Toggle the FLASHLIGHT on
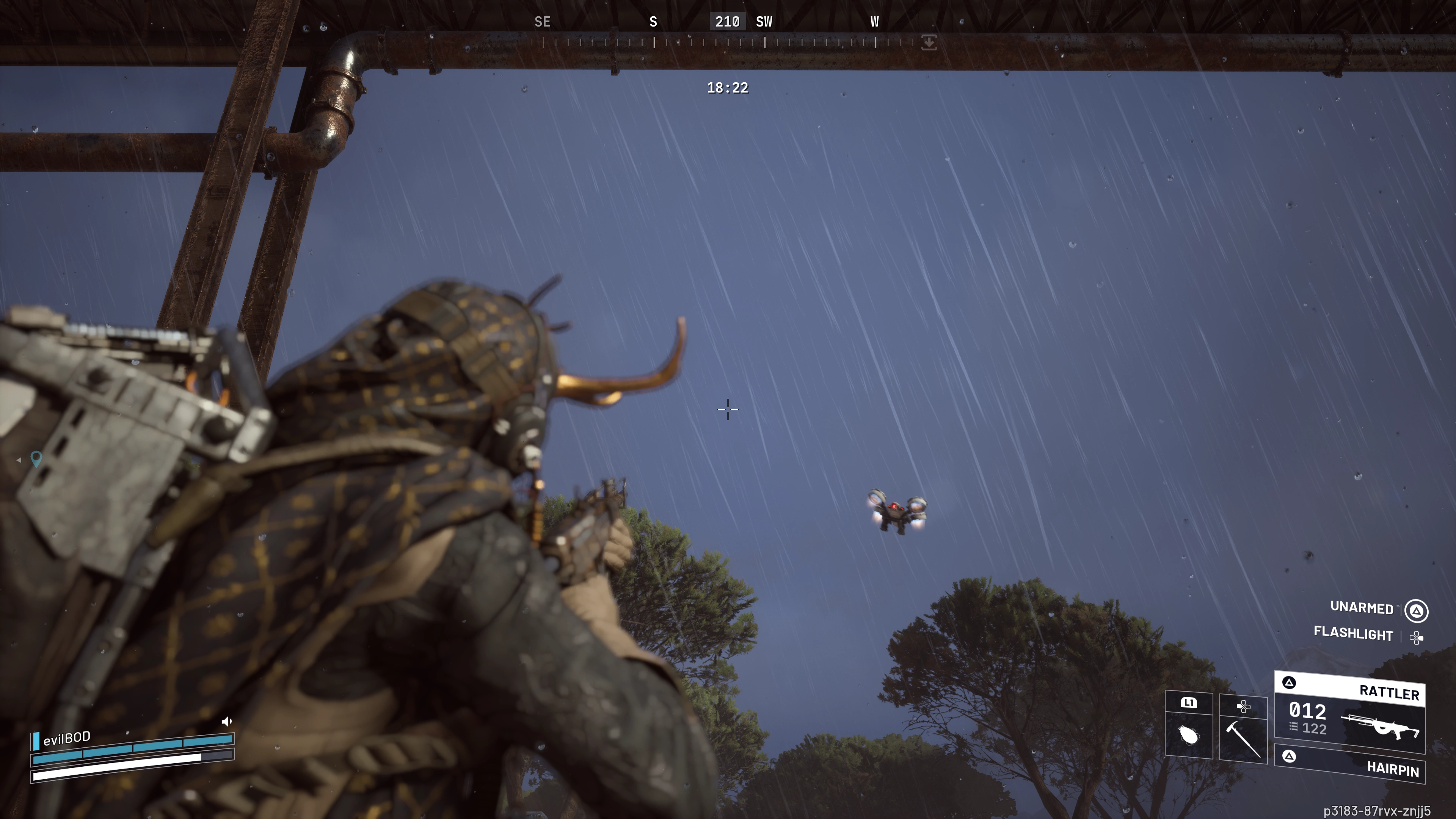1456x819 pixels. (1353, 635)
